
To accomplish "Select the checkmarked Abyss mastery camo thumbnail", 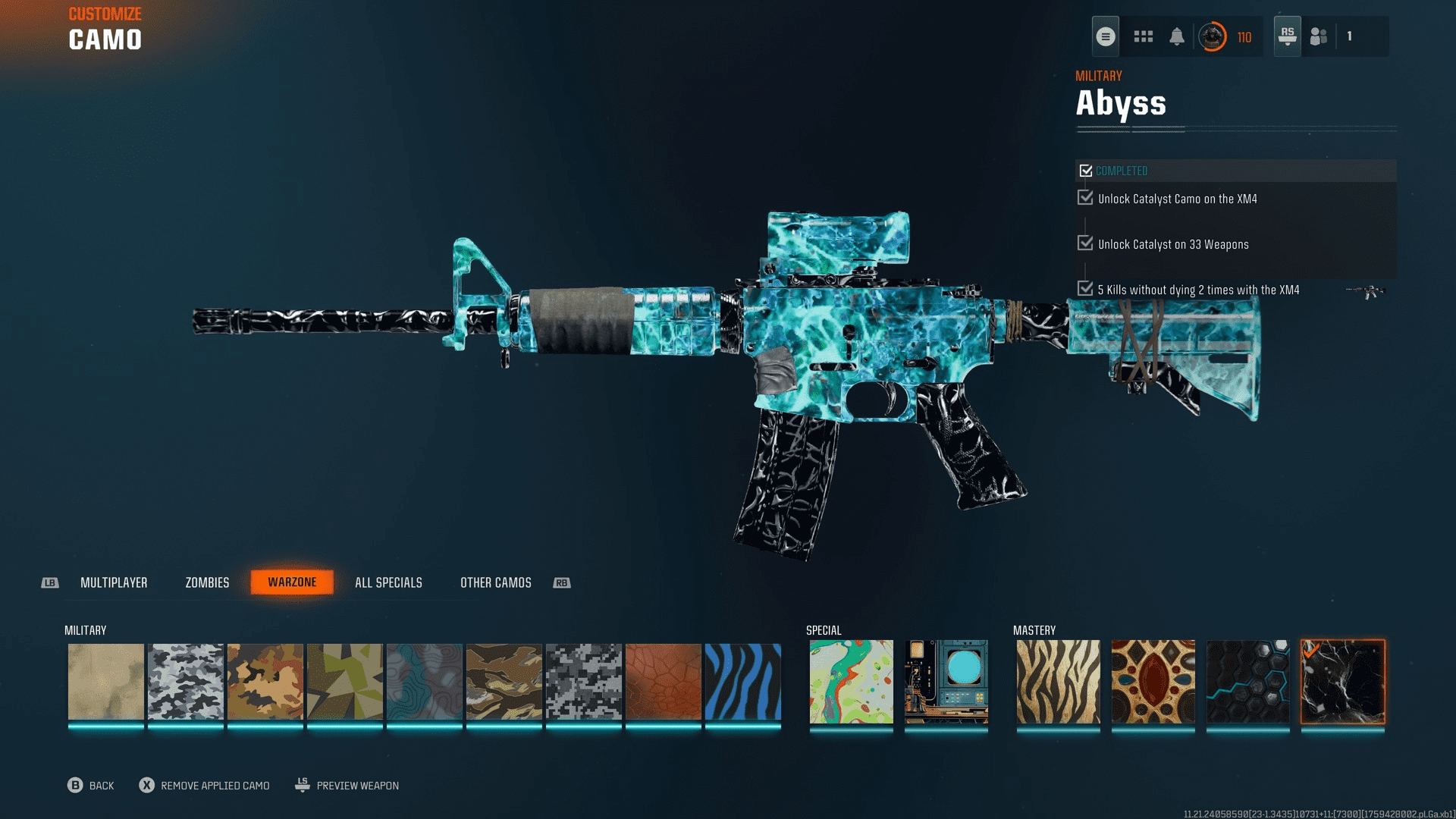I will pos(1342,682).
